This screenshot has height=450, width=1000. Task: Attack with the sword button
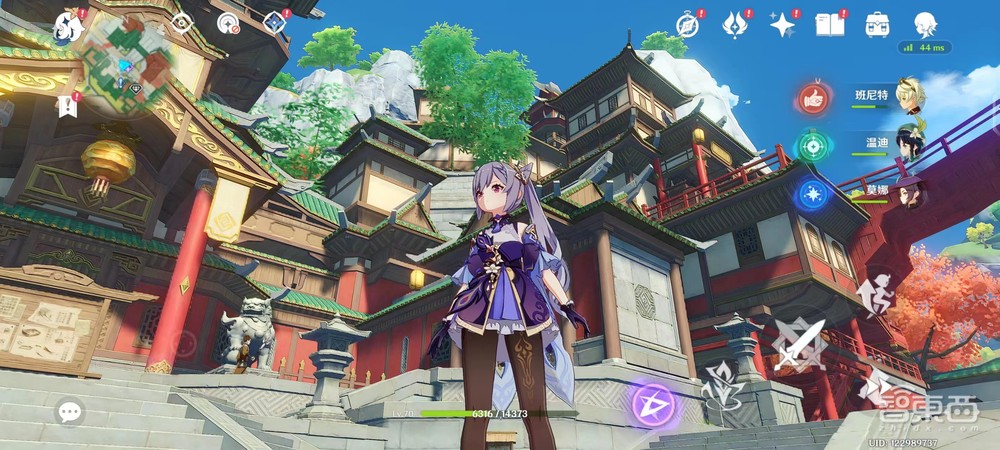click(x=800, y=345)
